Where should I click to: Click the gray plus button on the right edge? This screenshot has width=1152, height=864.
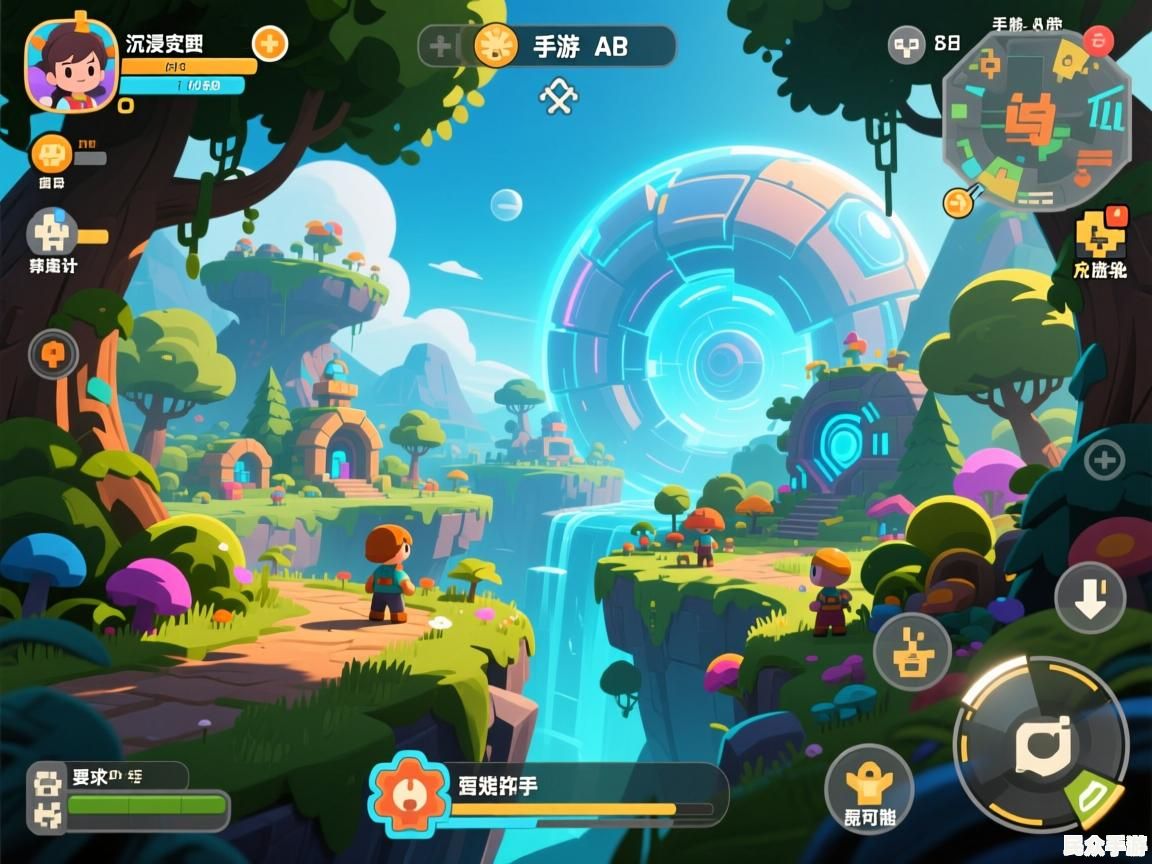[1104, 461]
